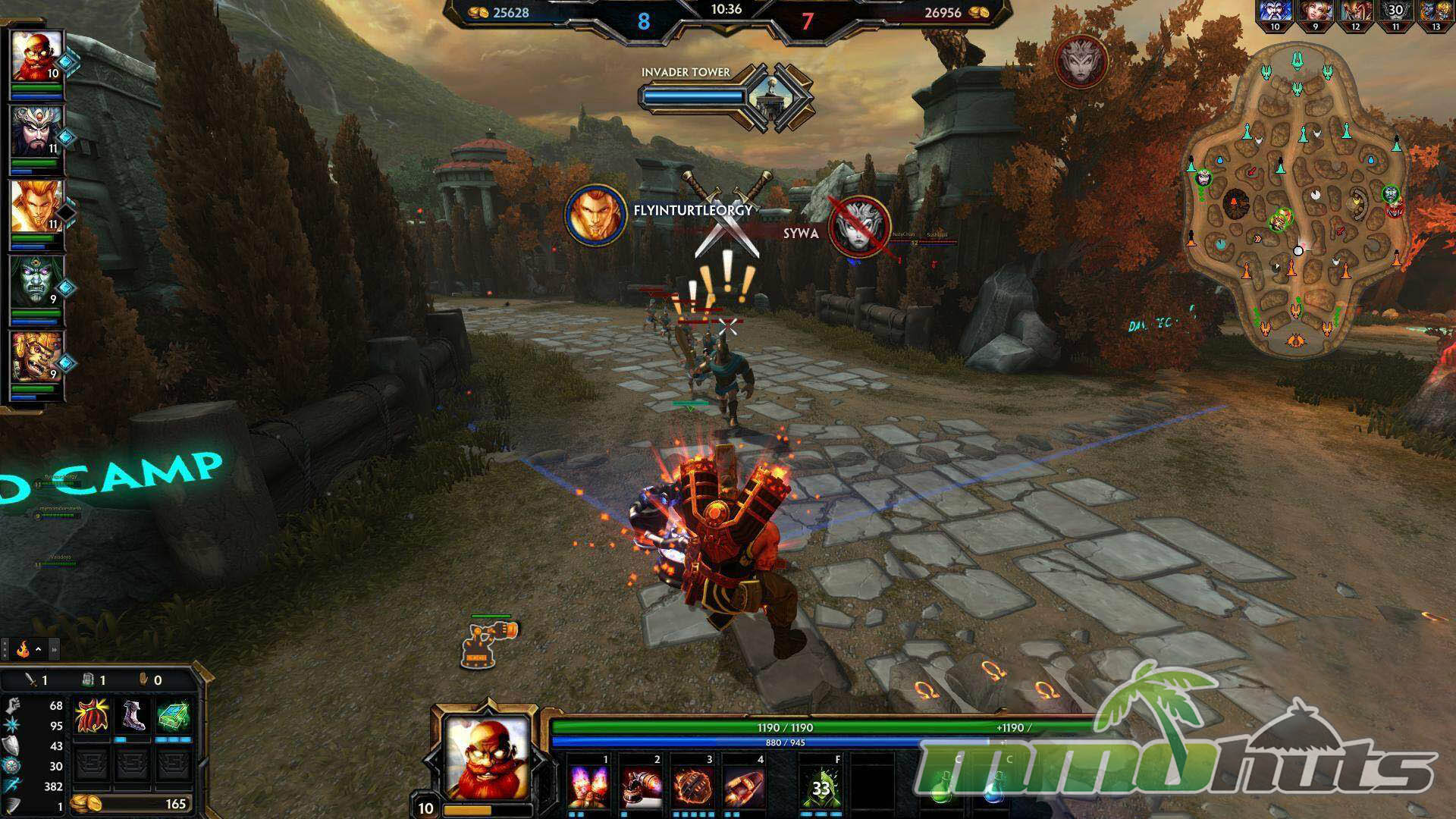Drink the green health potion
Viewport: 1456px width, 819px height.
(943, 789)
